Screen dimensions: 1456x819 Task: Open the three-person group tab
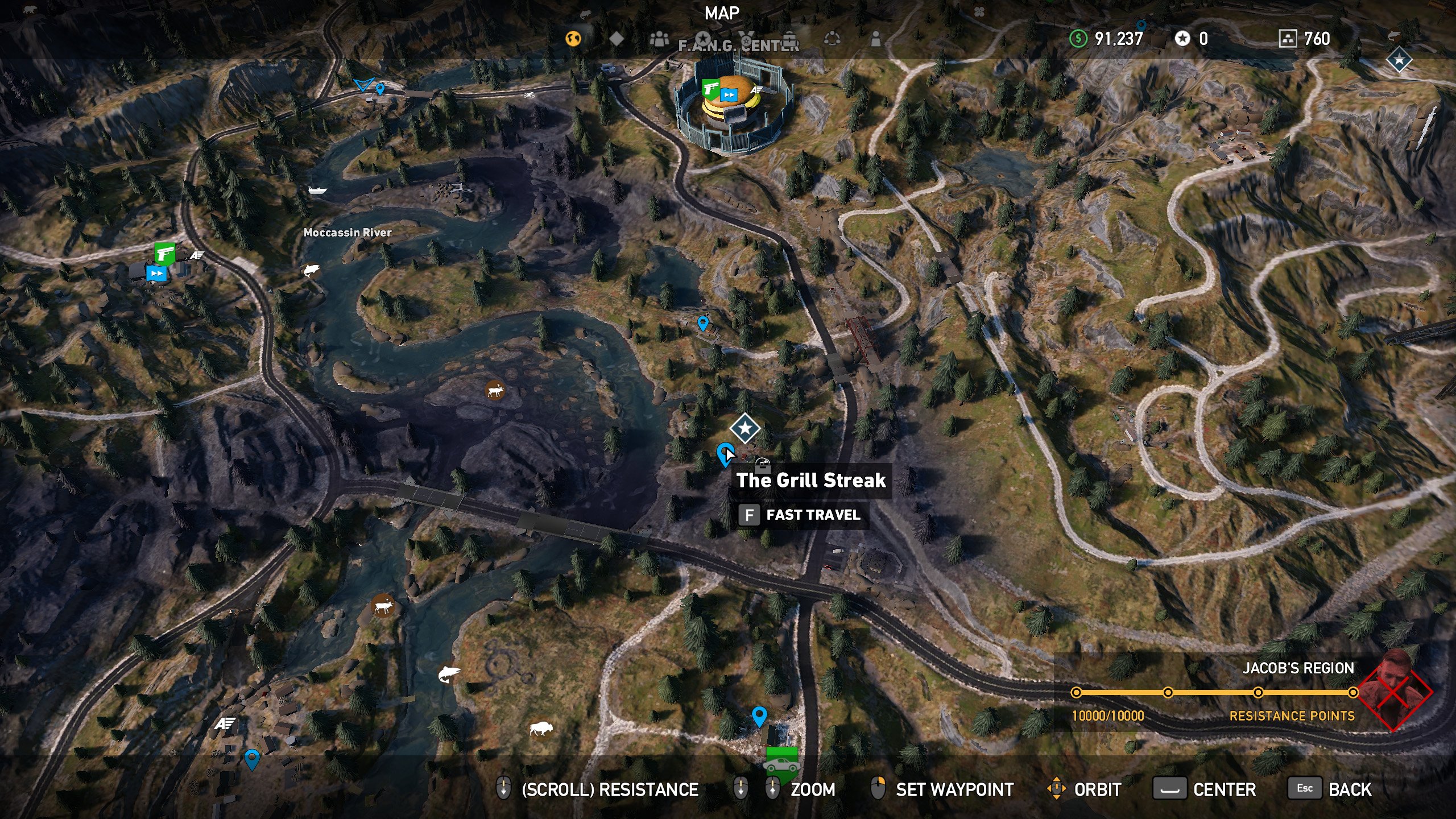(x=659, y=39)
